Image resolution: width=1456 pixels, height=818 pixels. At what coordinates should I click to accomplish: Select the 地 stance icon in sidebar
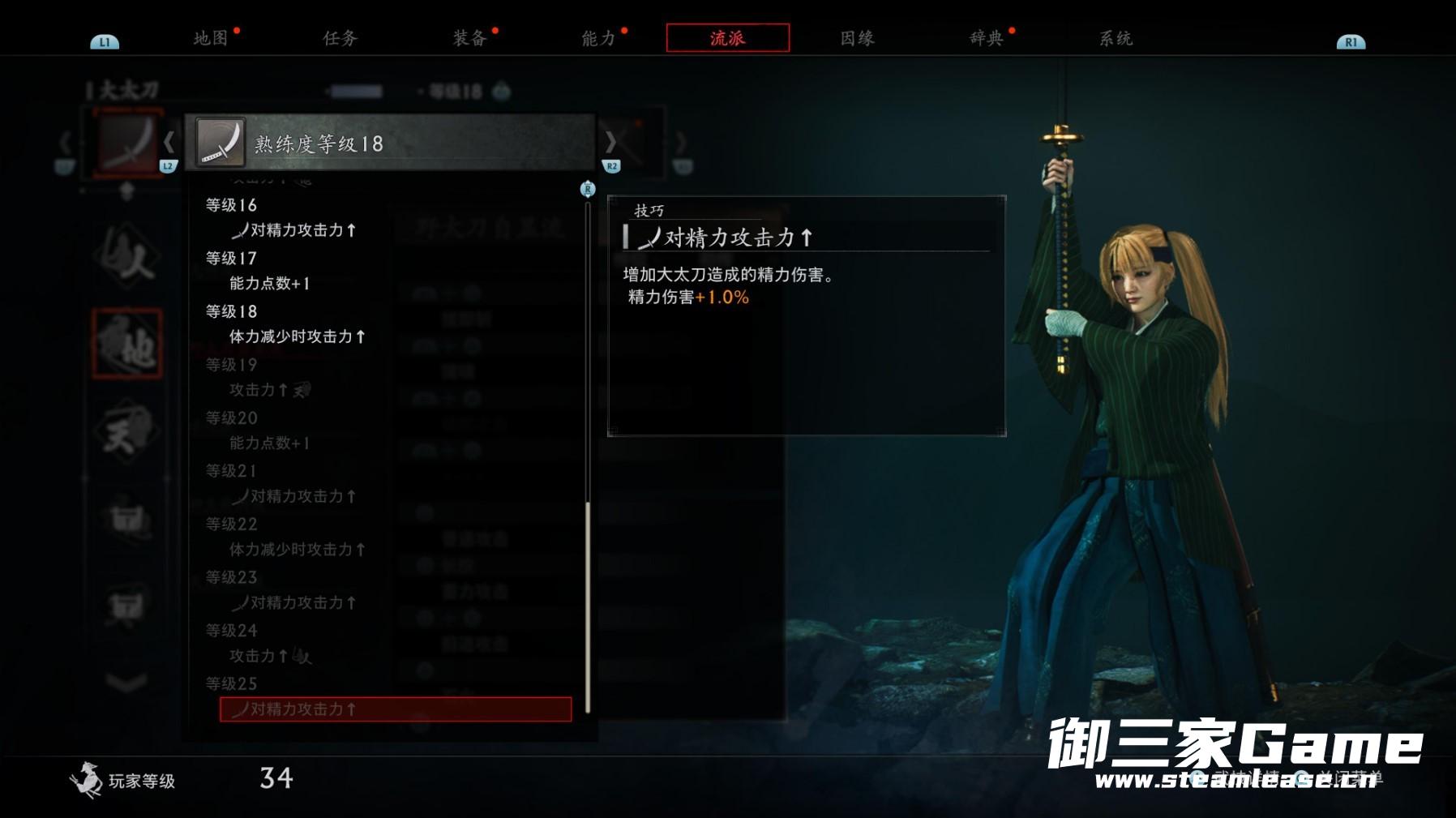tap(127, 344)
